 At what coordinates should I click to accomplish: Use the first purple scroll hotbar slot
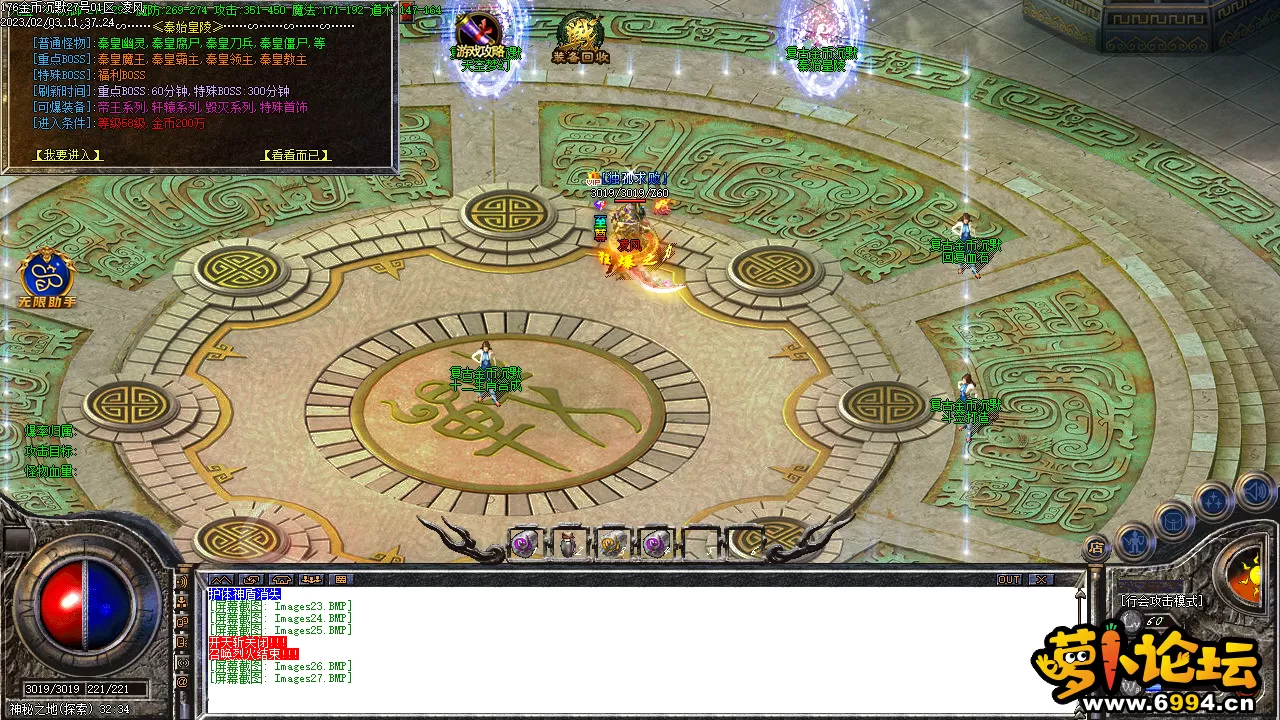(x=525, y=544)
